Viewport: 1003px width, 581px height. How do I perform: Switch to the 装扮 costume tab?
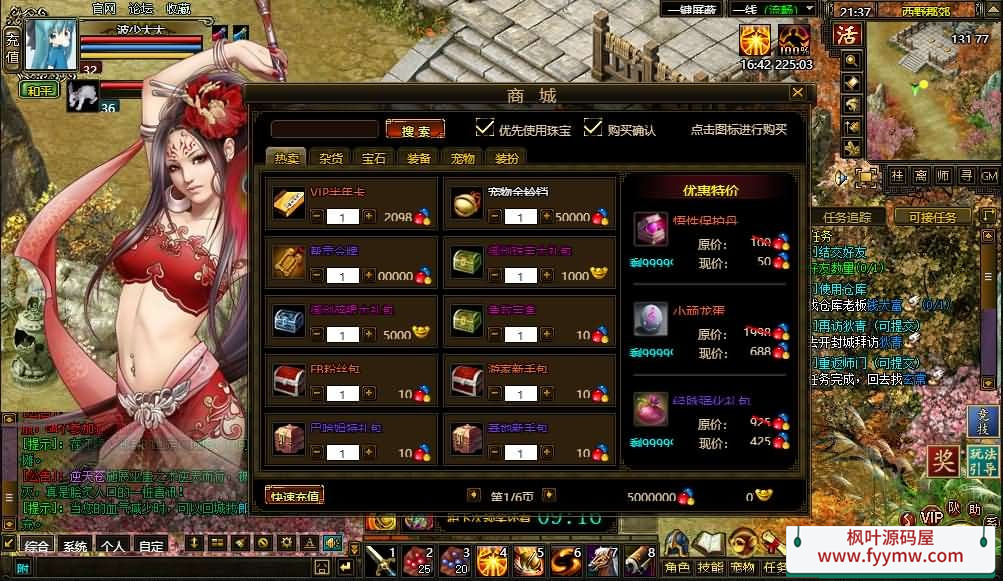[x=506, y=158]
